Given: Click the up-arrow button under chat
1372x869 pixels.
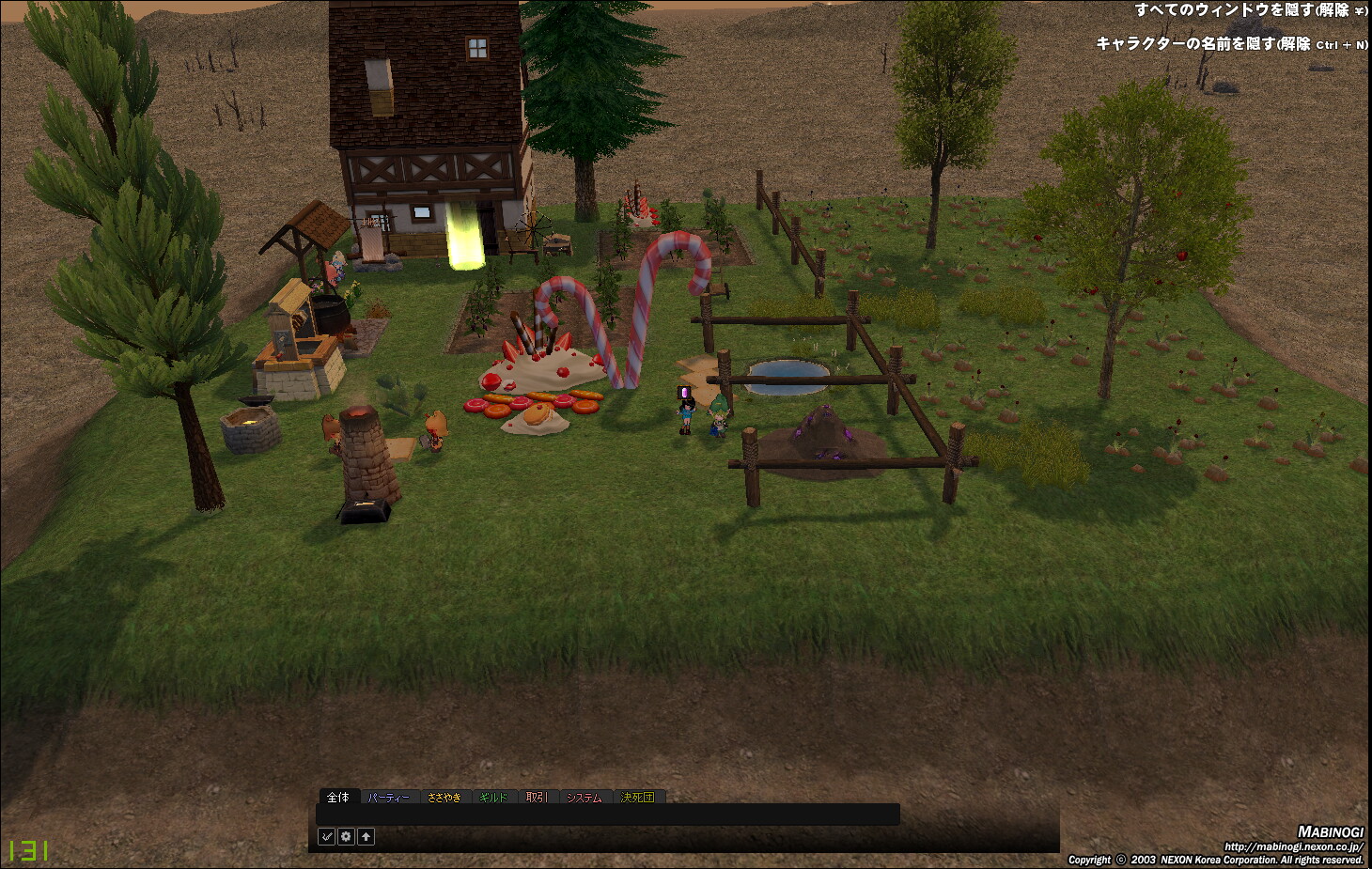Looking at the screenshot, I should pos(366,836).
